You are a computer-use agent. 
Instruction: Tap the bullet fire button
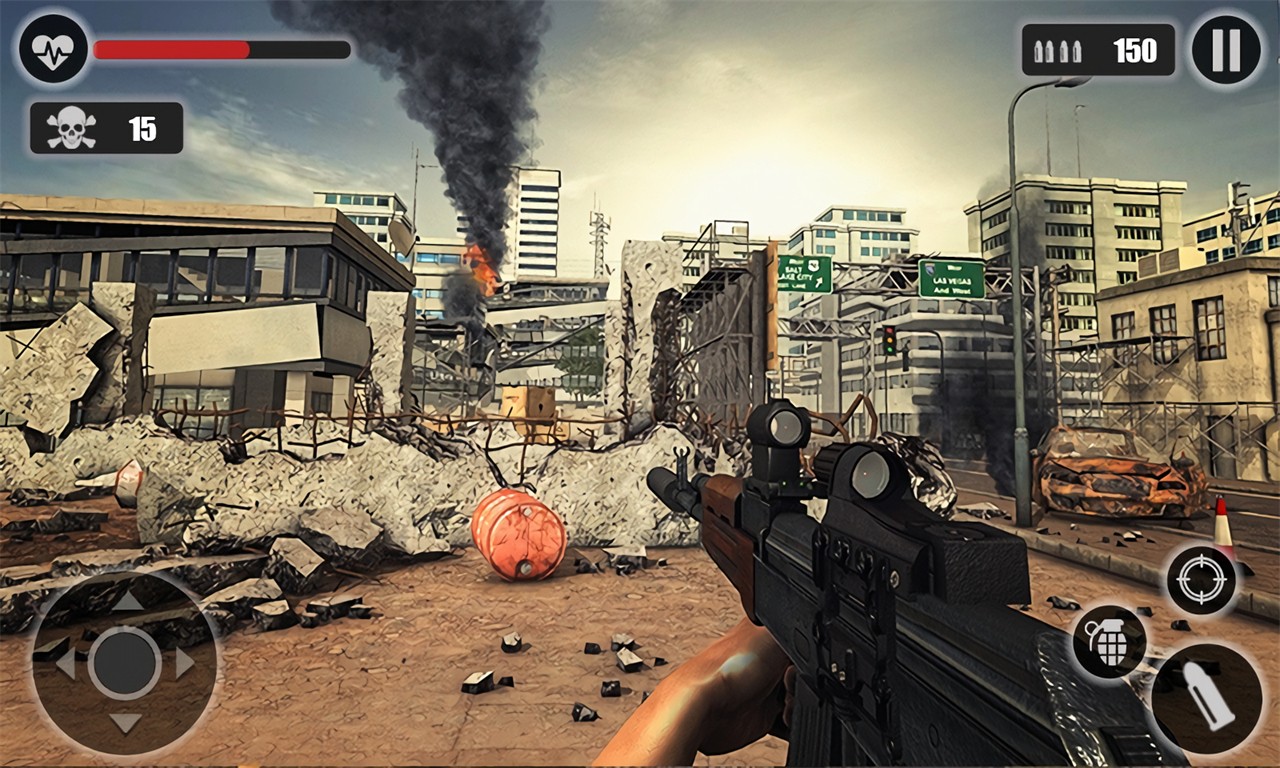point(1207,697)
